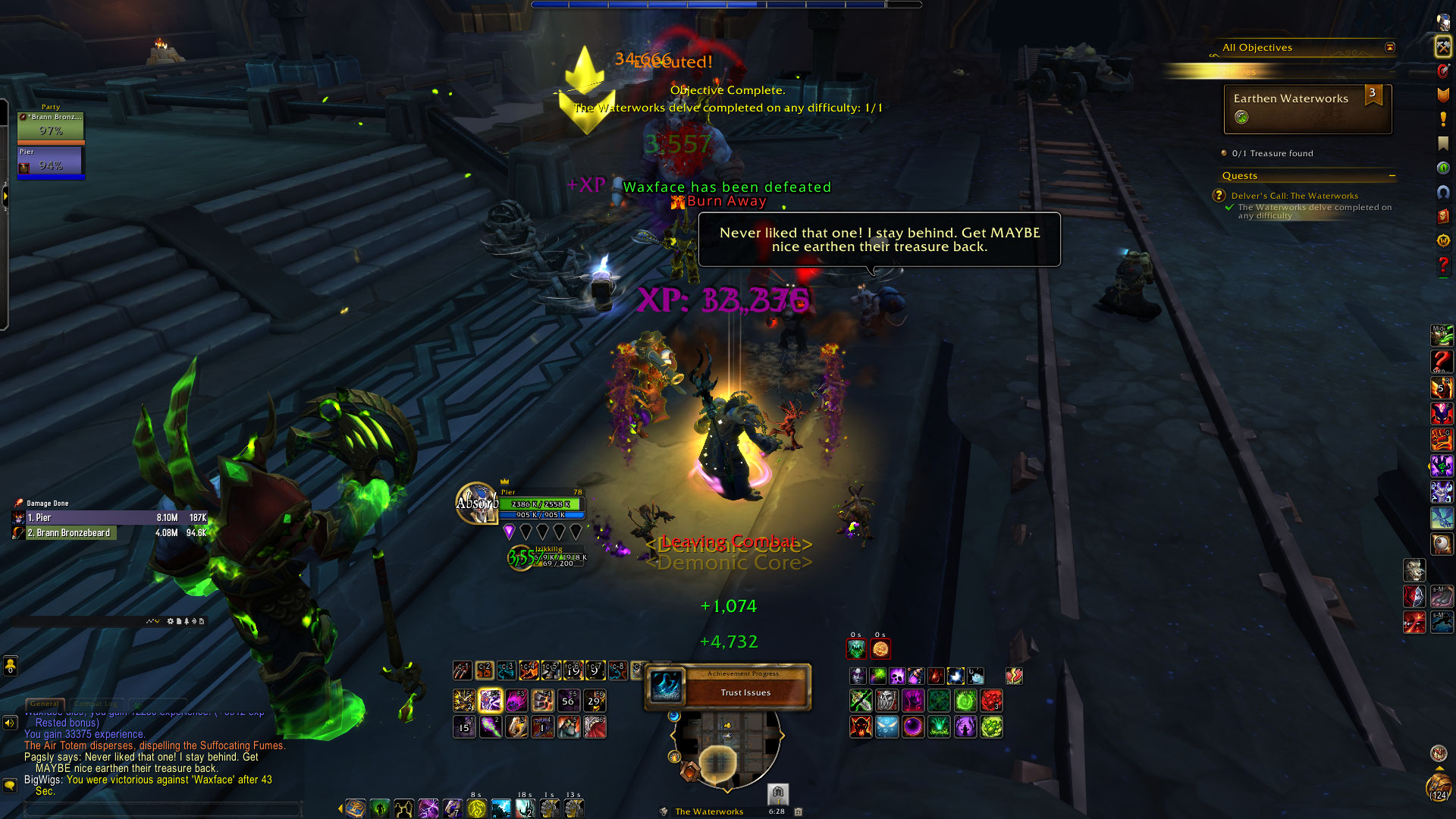Click the Brann Bronzebeard party frame
The image size is (1456, 819).
point(51,127)
